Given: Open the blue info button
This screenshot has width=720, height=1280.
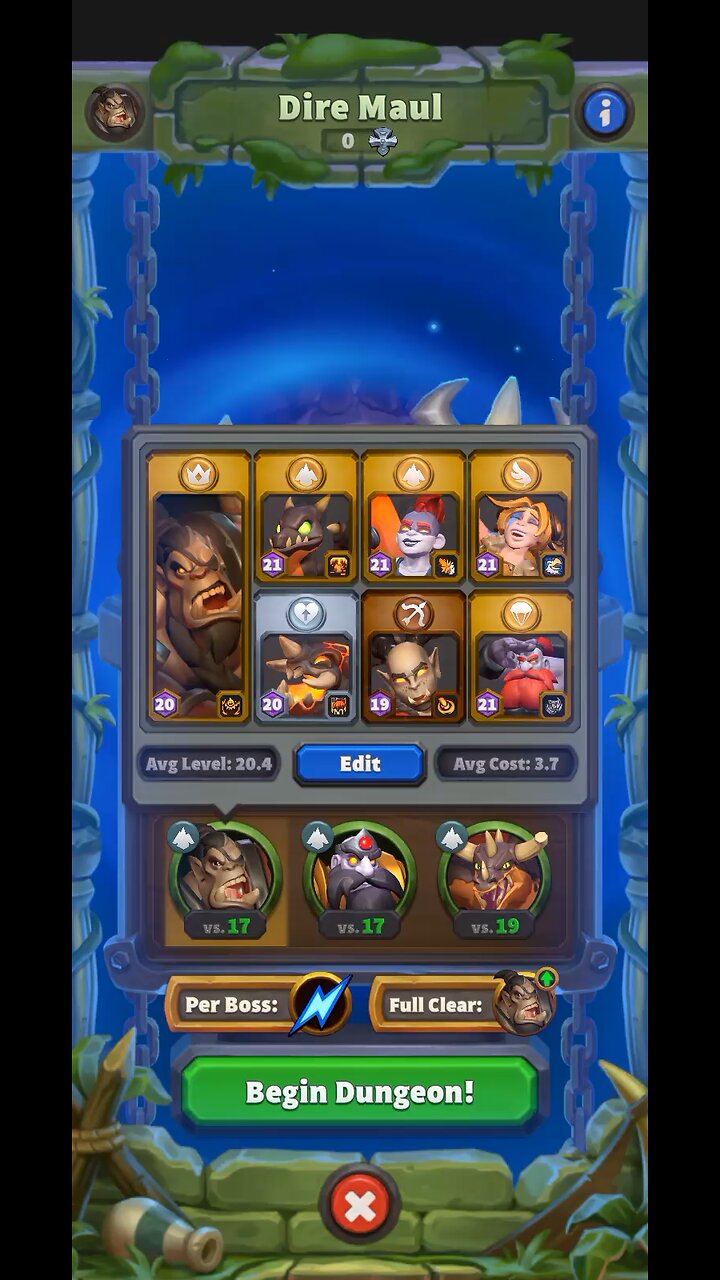Looking at the screenshot, I should (604, 113).
